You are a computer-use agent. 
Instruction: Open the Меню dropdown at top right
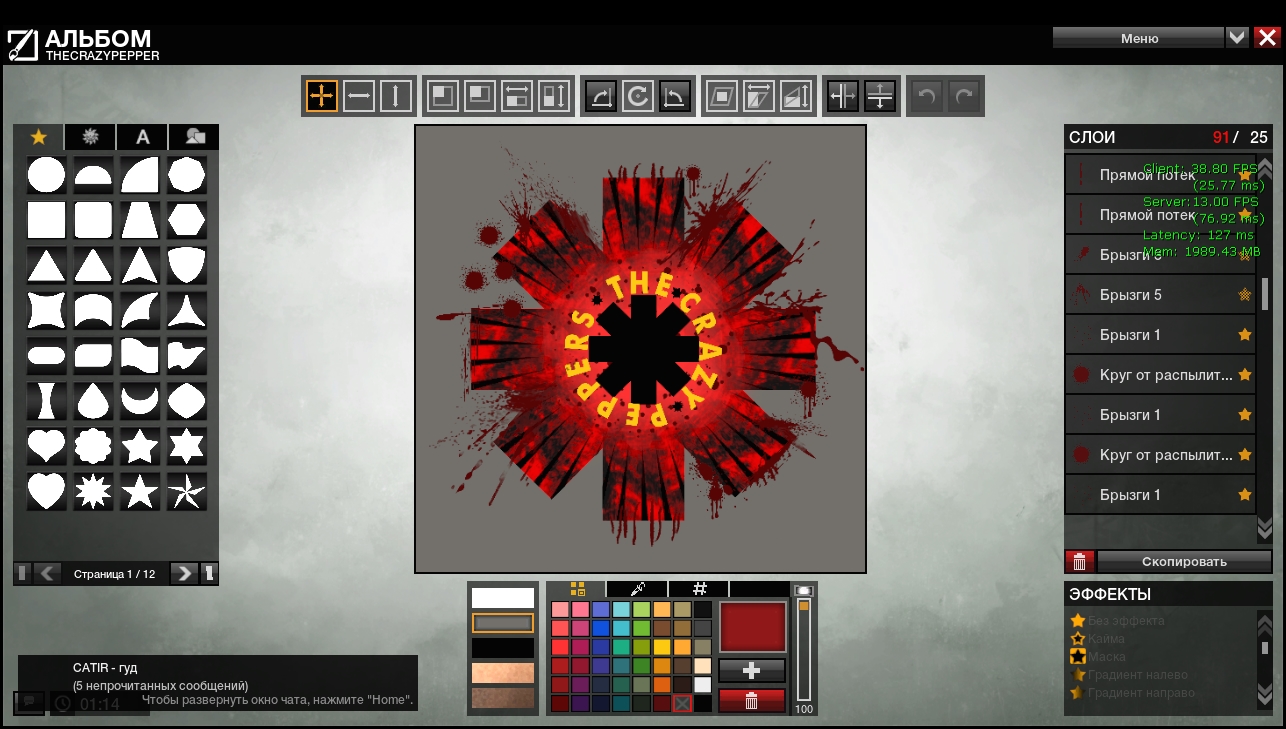[1139, 38]
